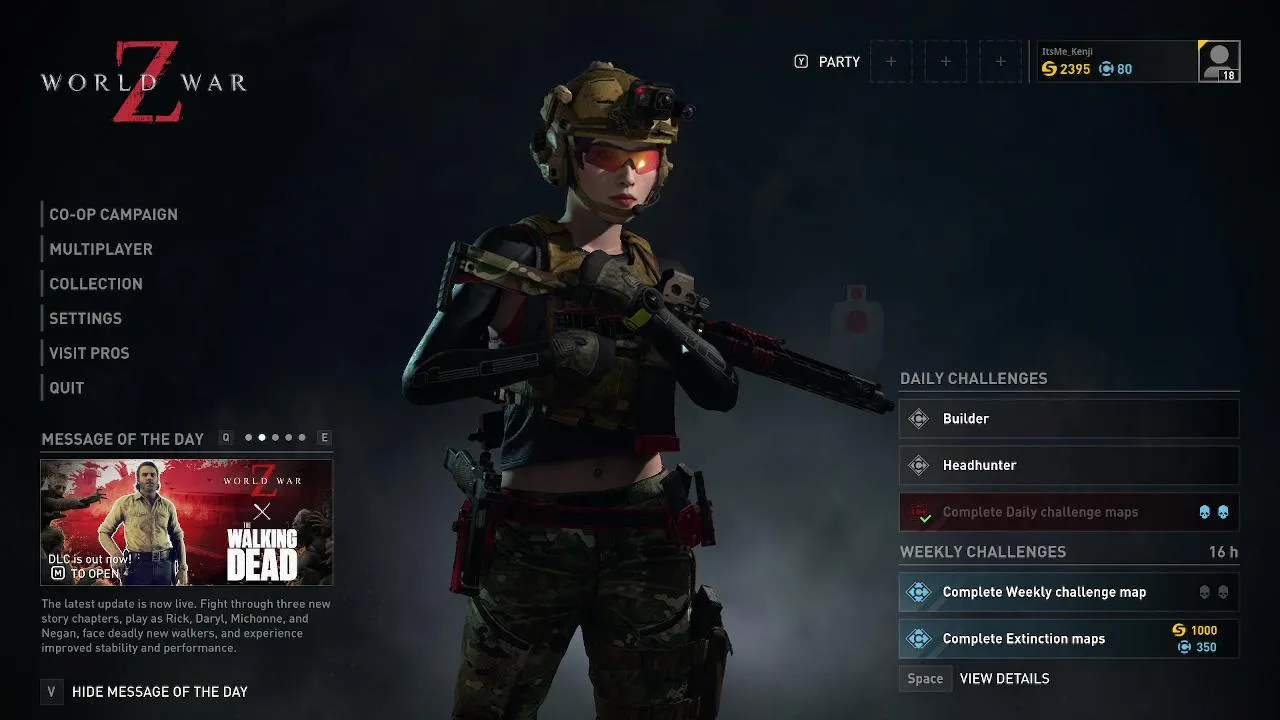Select the Headhunter daily challenge
1280x720 pixels.
[x=1068, y=465]
